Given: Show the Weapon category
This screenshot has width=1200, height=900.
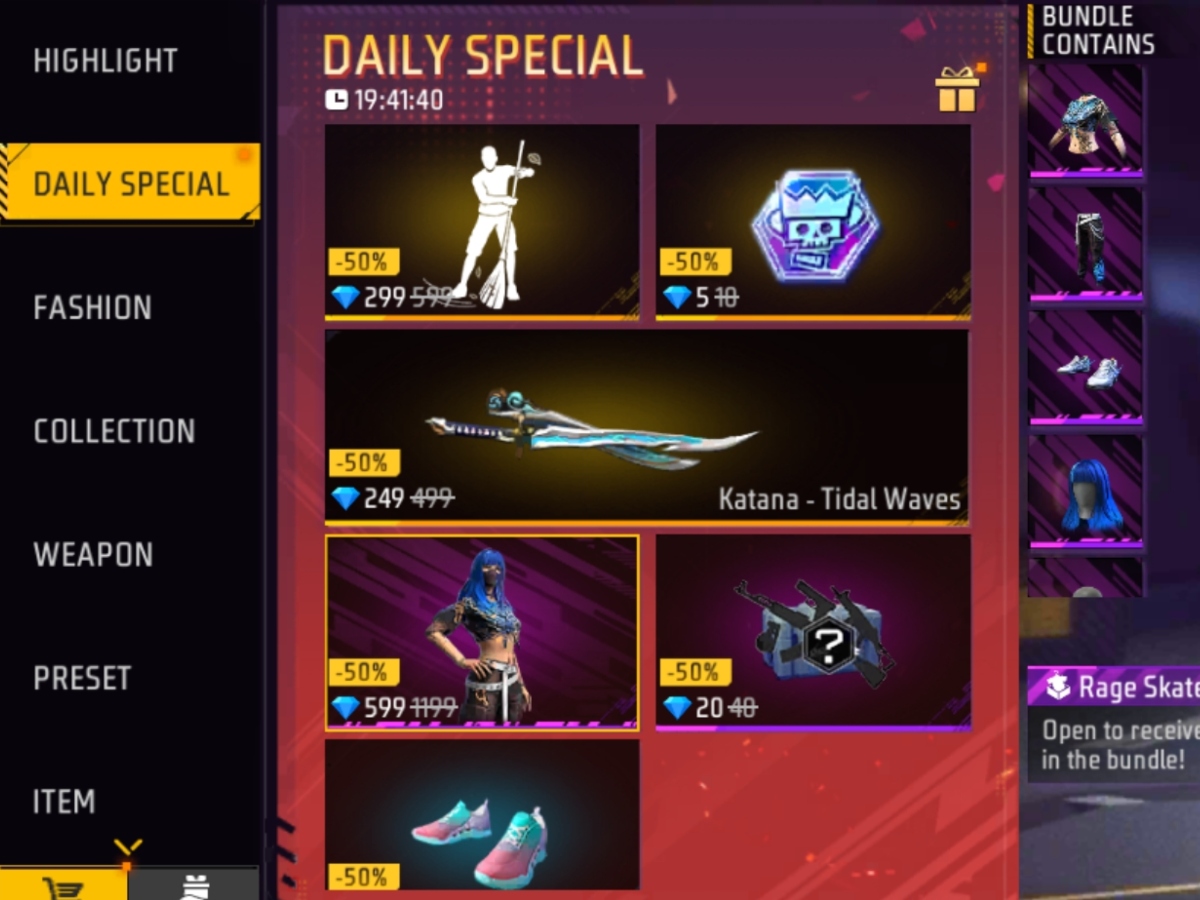Looking at the screenshot, I should 93,555.
